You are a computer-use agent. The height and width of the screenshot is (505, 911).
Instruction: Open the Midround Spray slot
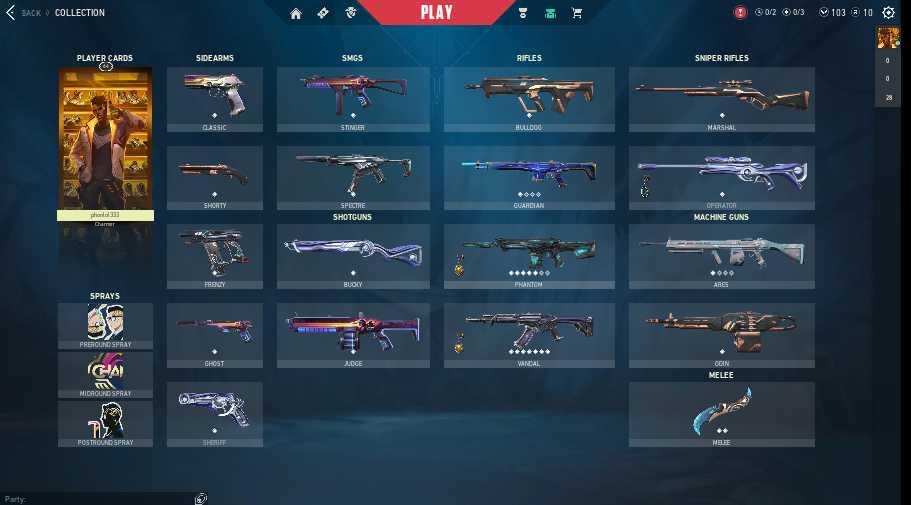tap(105, 375)
